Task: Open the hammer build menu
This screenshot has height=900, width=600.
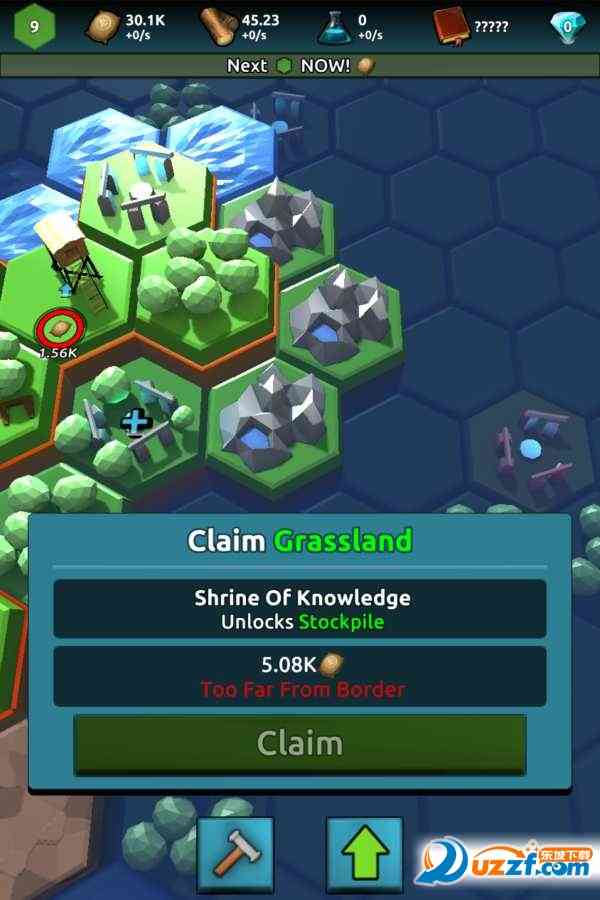Action: coord(235,854)
